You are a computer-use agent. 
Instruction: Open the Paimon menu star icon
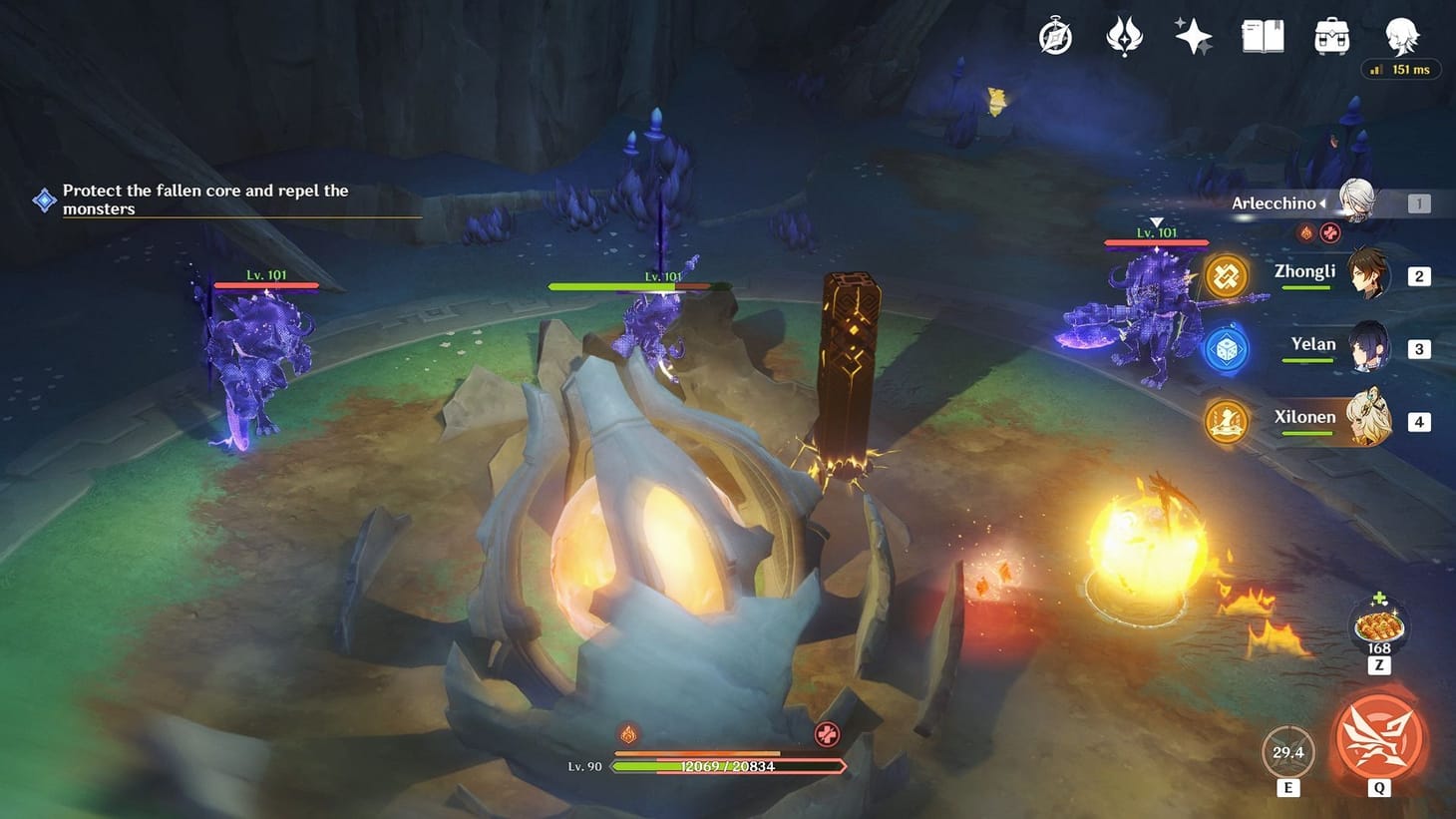(x=1192, y=35)
